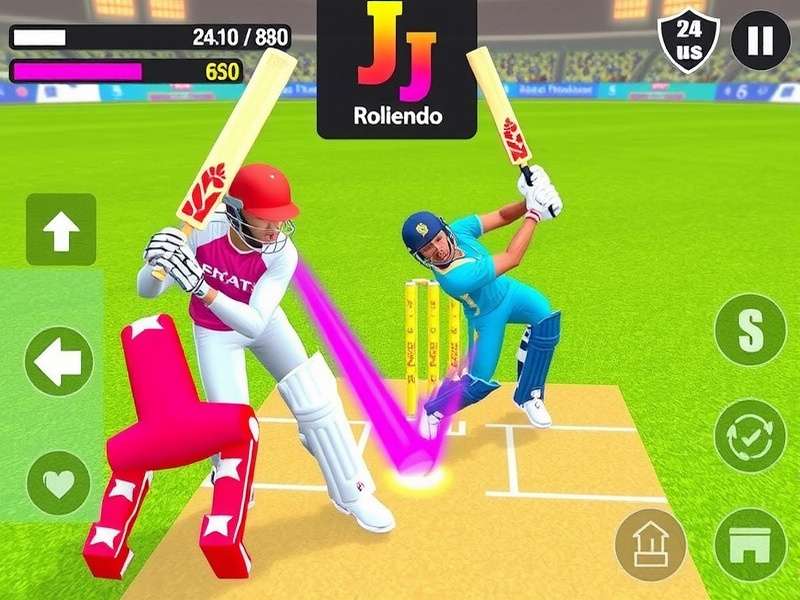Tap the green shop stall button
The width and height of the screenshot is (800, 600).
tap(750, 544)
